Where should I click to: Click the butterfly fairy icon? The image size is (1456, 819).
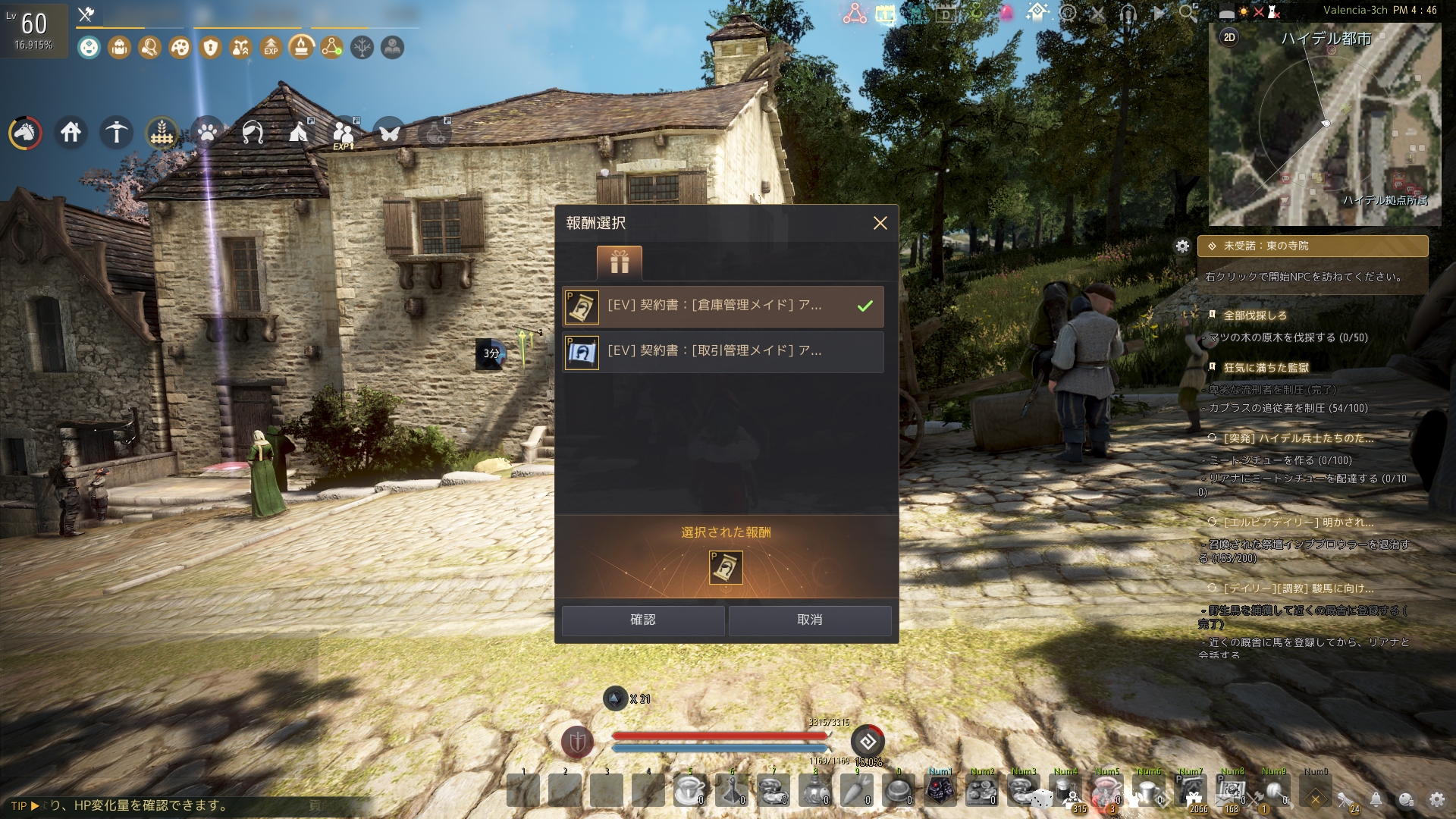[389, 133]
